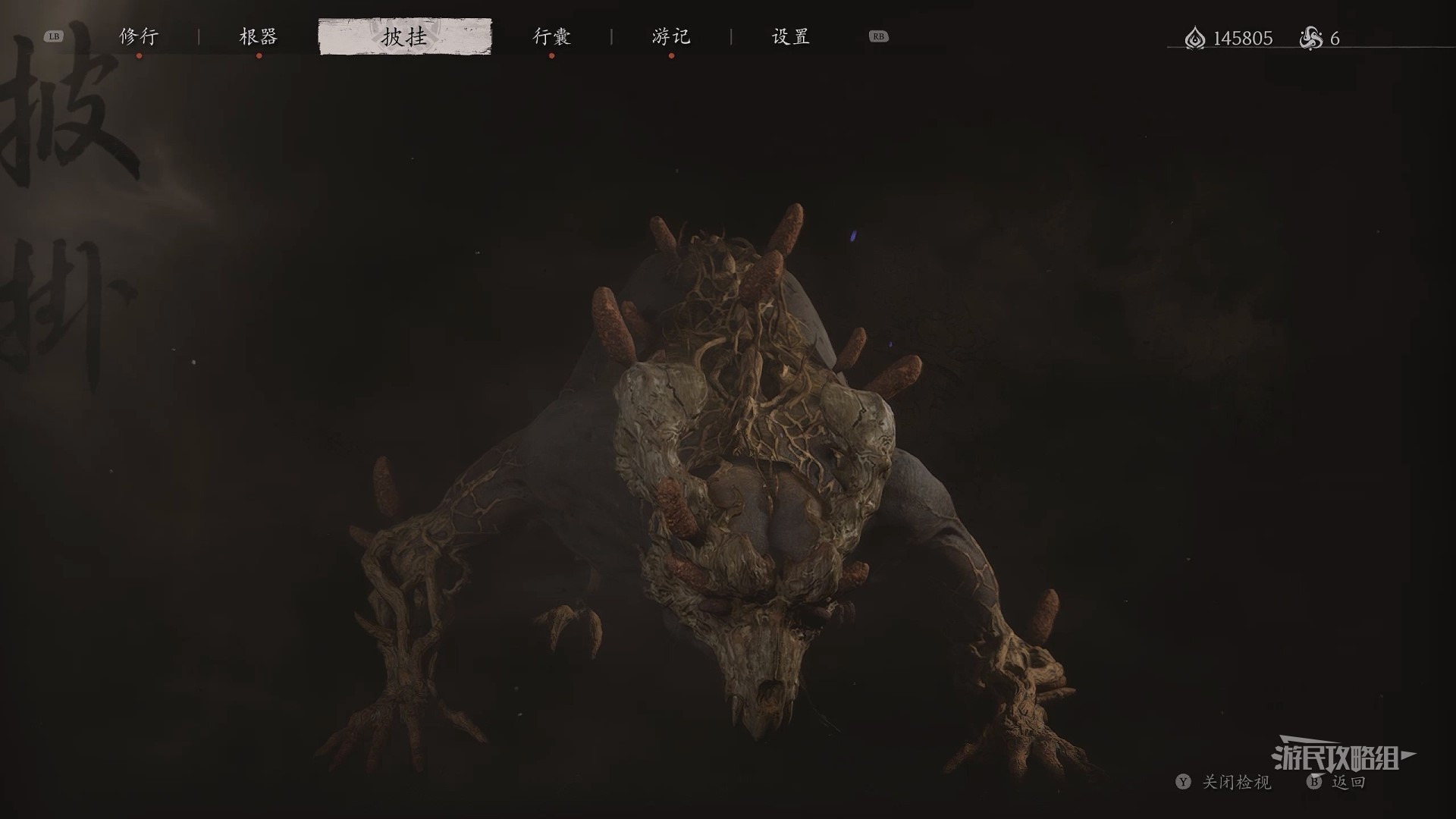
Task: Go to the 行囊 inventory tab
Action: [551, 36]
